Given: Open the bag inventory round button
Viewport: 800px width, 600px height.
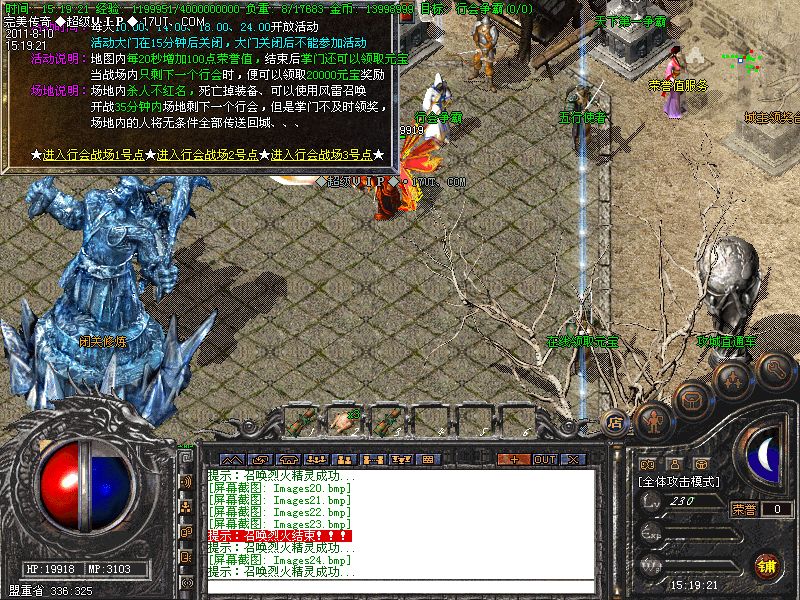Looking at the screenshot, I should [x=692, y=399].
